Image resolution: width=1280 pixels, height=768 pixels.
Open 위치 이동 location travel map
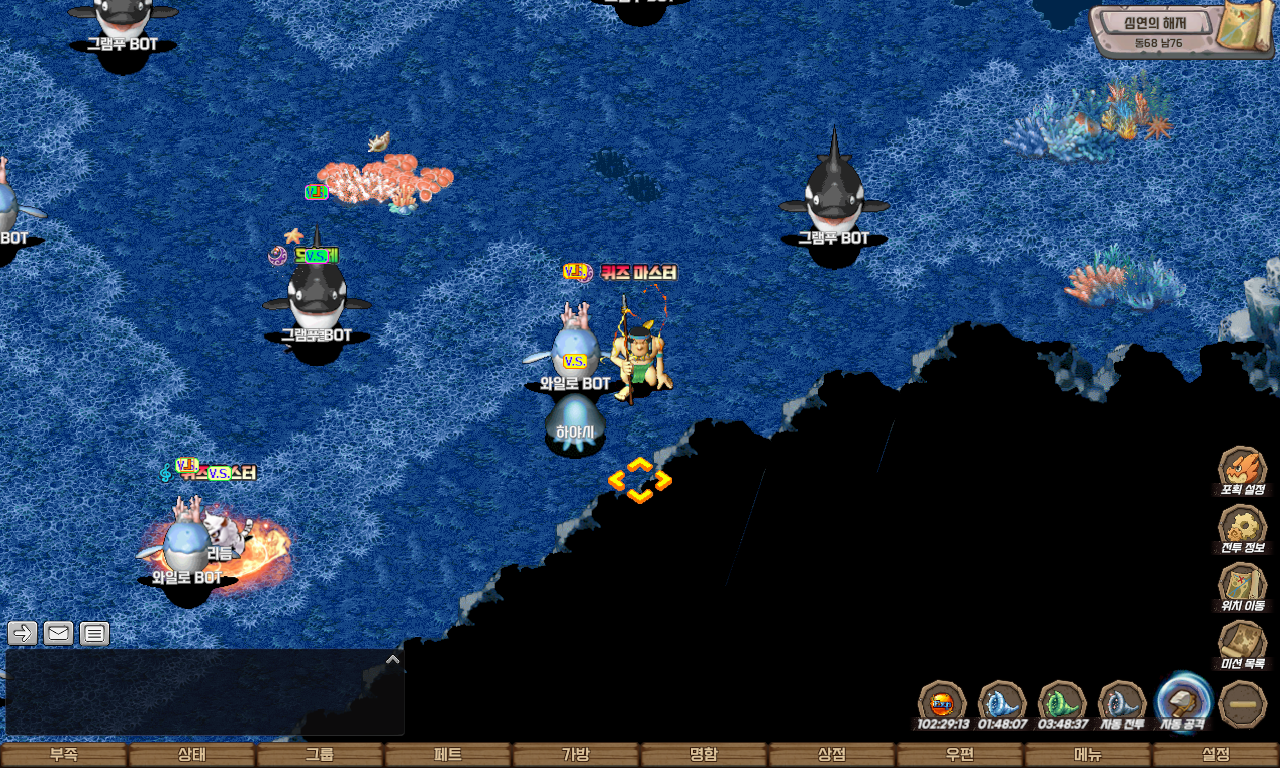click(1243, 585)
